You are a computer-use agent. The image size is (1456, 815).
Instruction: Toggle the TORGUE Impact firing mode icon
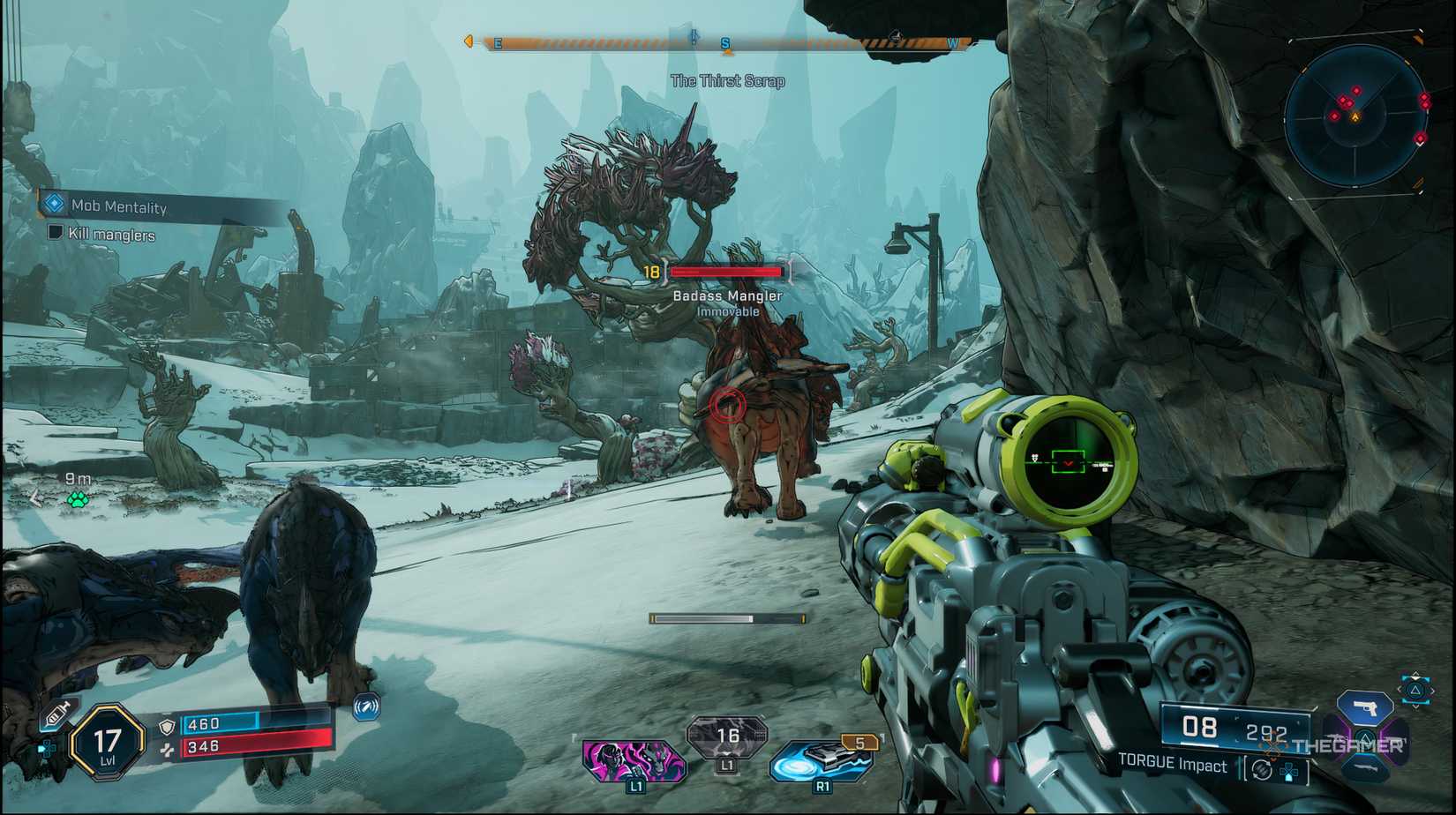tap(1262, 769)
